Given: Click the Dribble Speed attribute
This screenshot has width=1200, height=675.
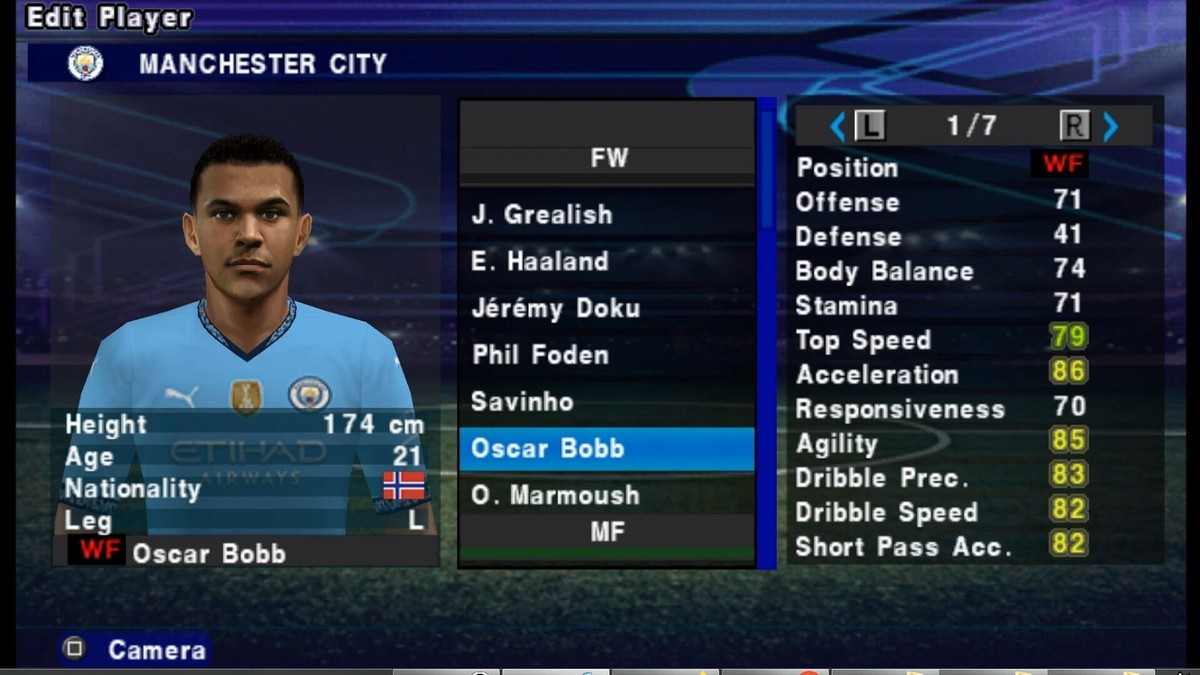Looking at the screenshot, I should click(940, 512).
